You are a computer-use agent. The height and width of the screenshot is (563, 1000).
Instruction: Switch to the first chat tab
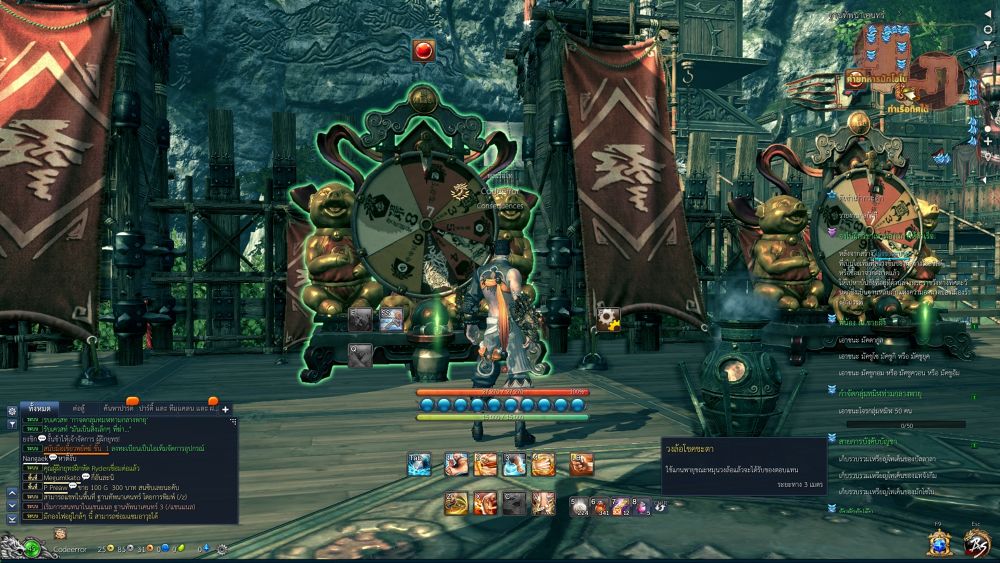click(39, 408)
